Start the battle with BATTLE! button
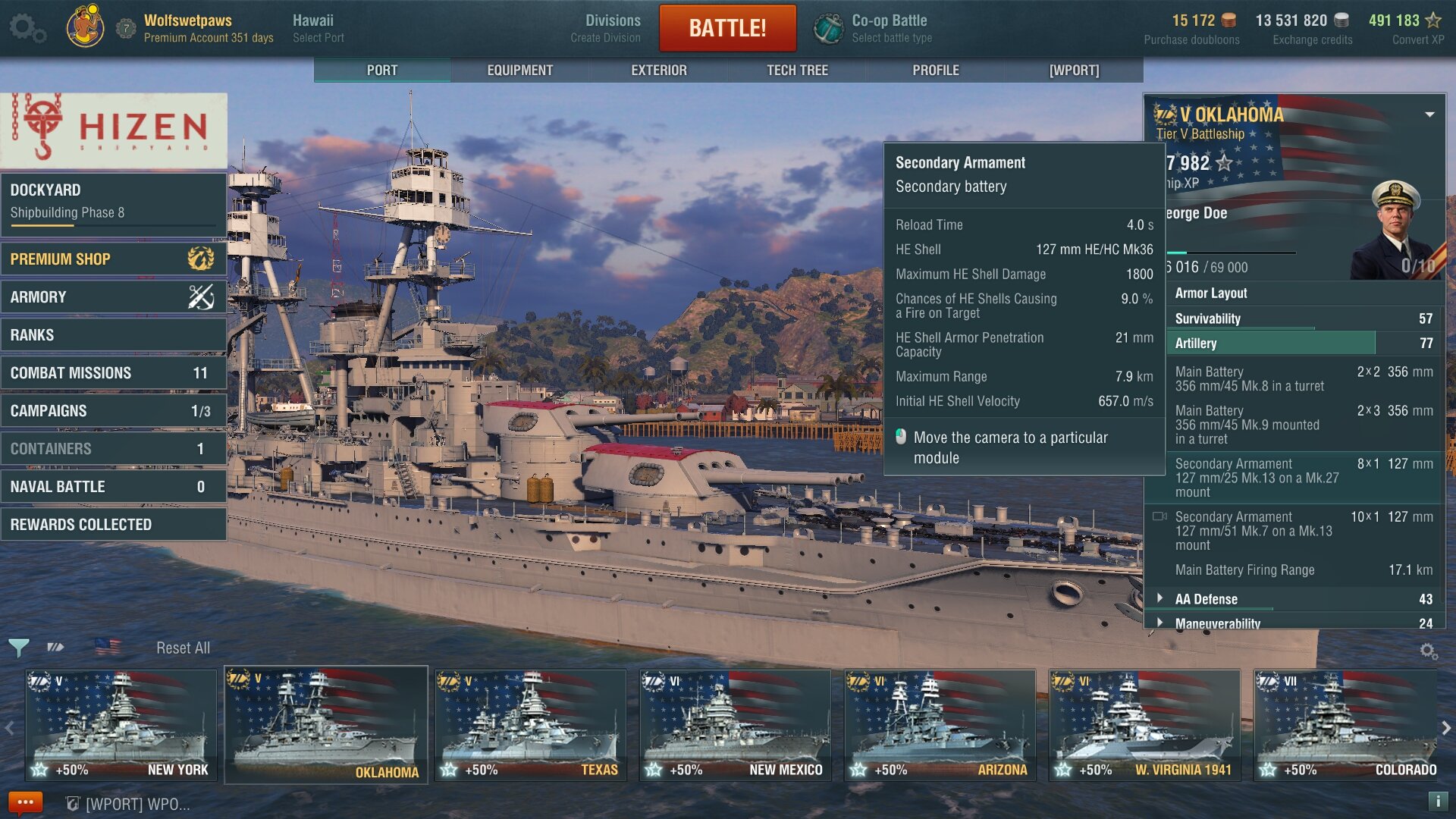This screenshot has width=1456, height=819. pos(726,28)
